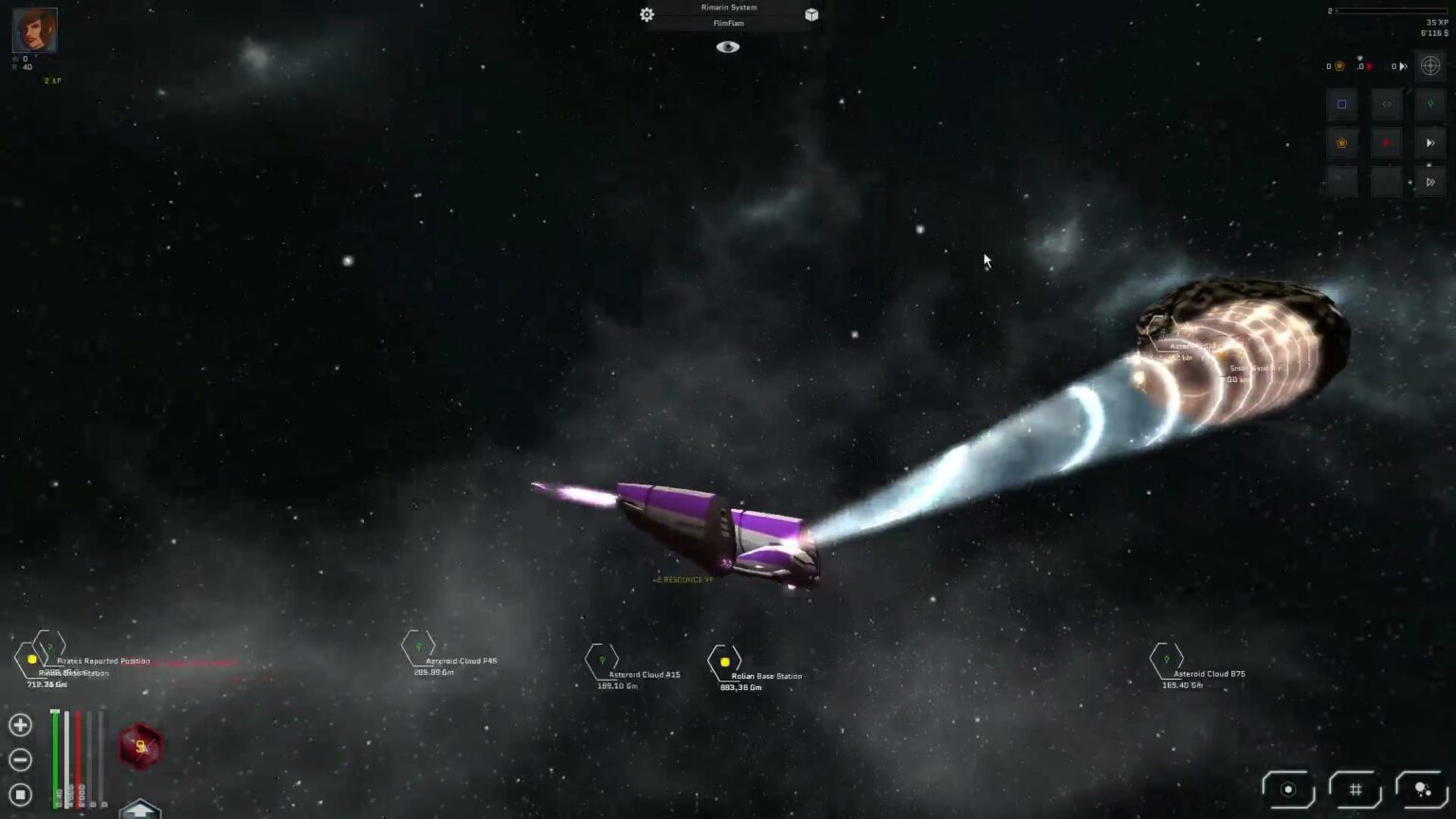Click the up-arrow hexagon button

pos(140,810)
